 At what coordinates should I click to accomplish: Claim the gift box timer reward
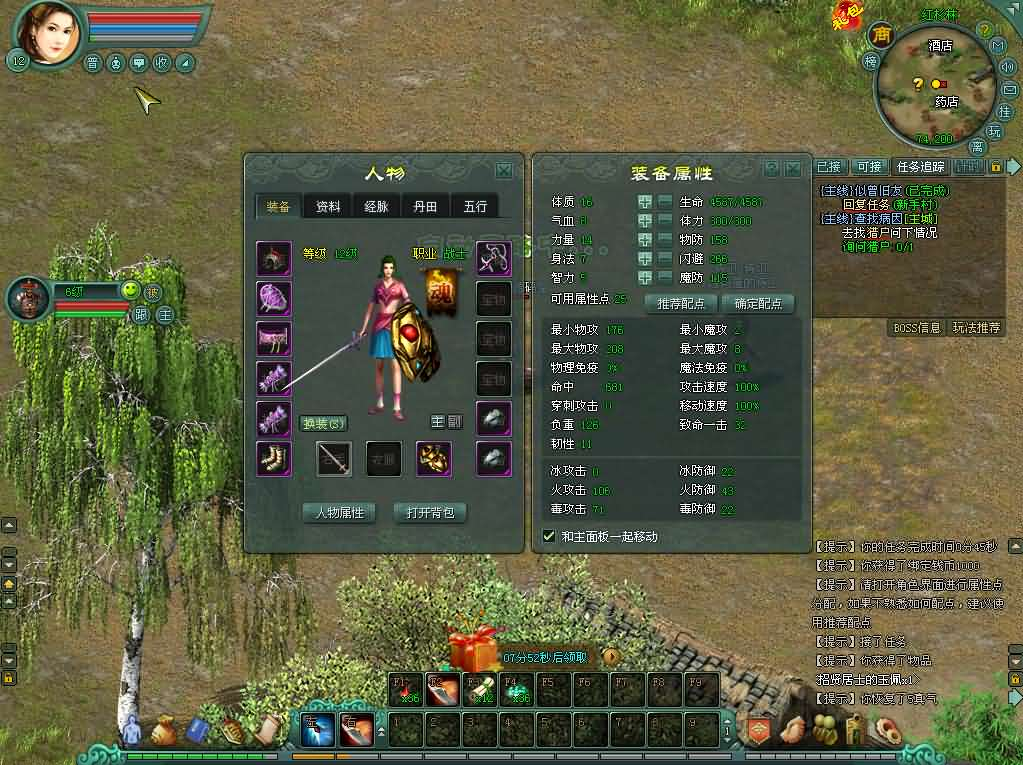(475, 652)
